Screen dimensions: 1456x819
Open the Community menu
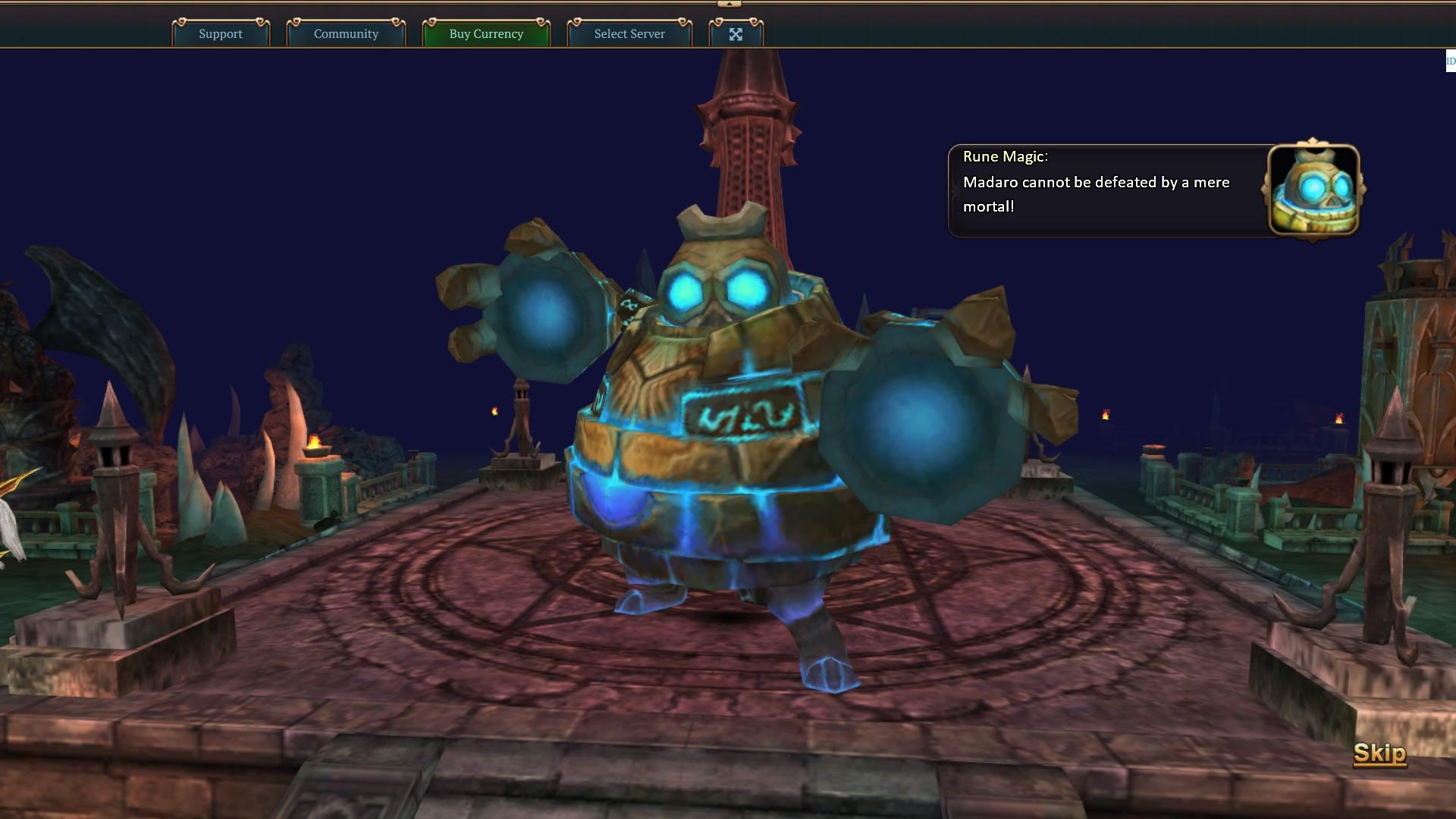[346, 33]
